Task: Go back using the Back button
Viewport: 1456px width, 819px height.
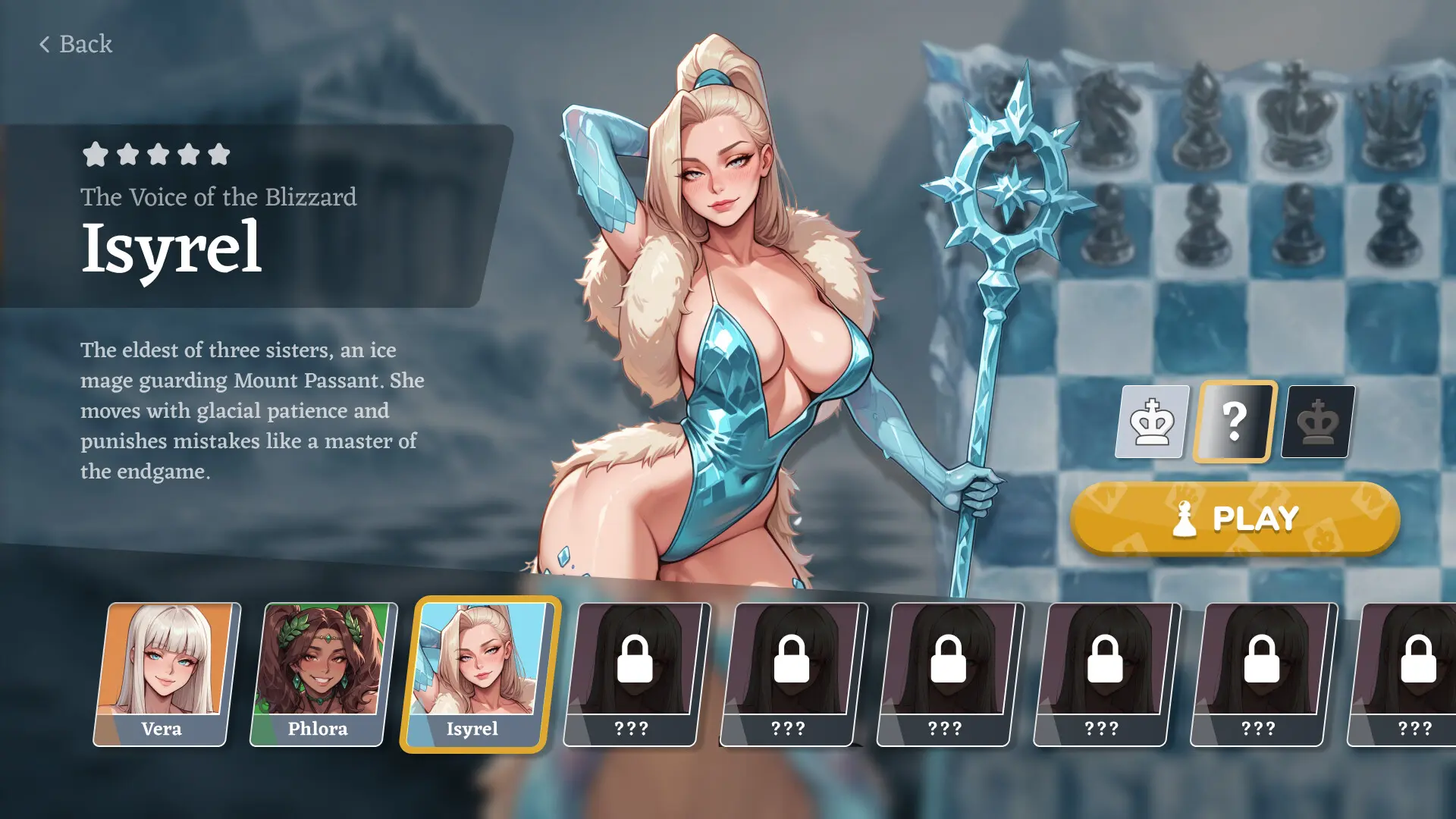Action: (x=76, y=44)
